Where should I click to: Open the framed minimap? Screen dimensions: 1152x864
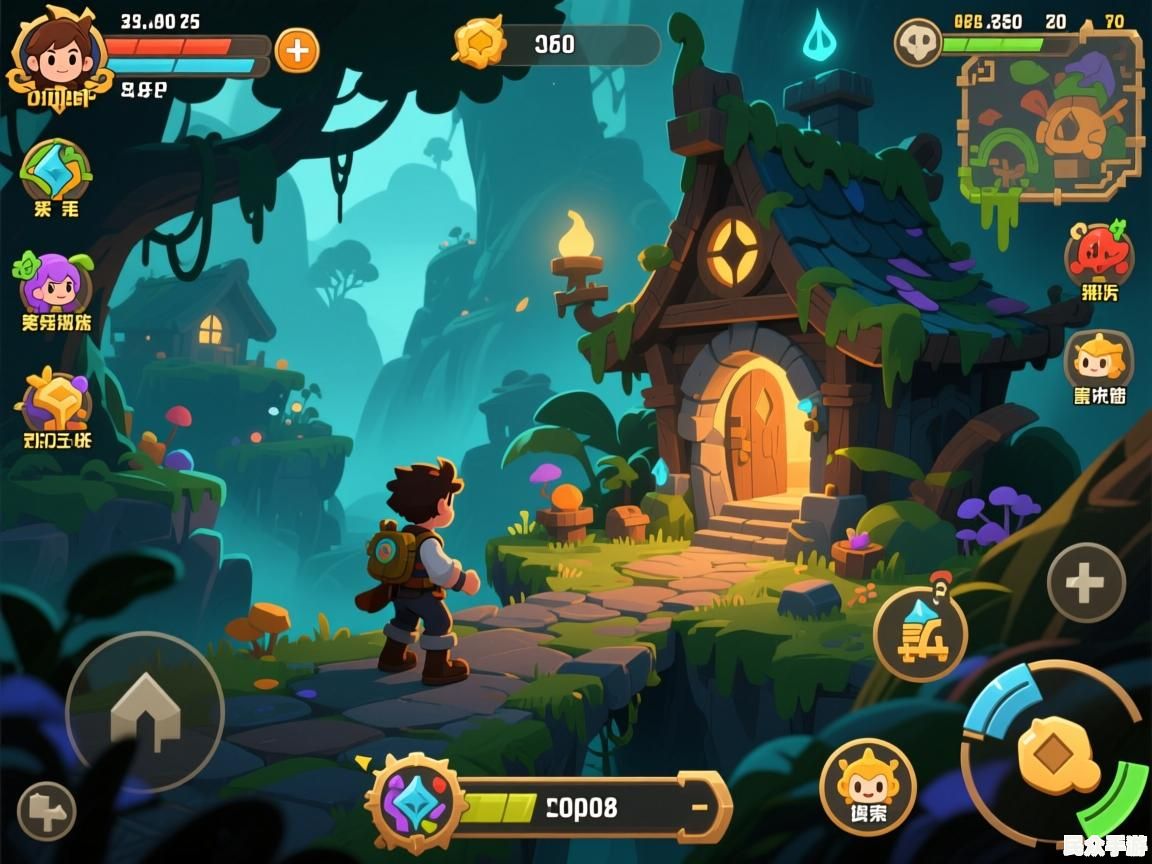[1051, 116]
